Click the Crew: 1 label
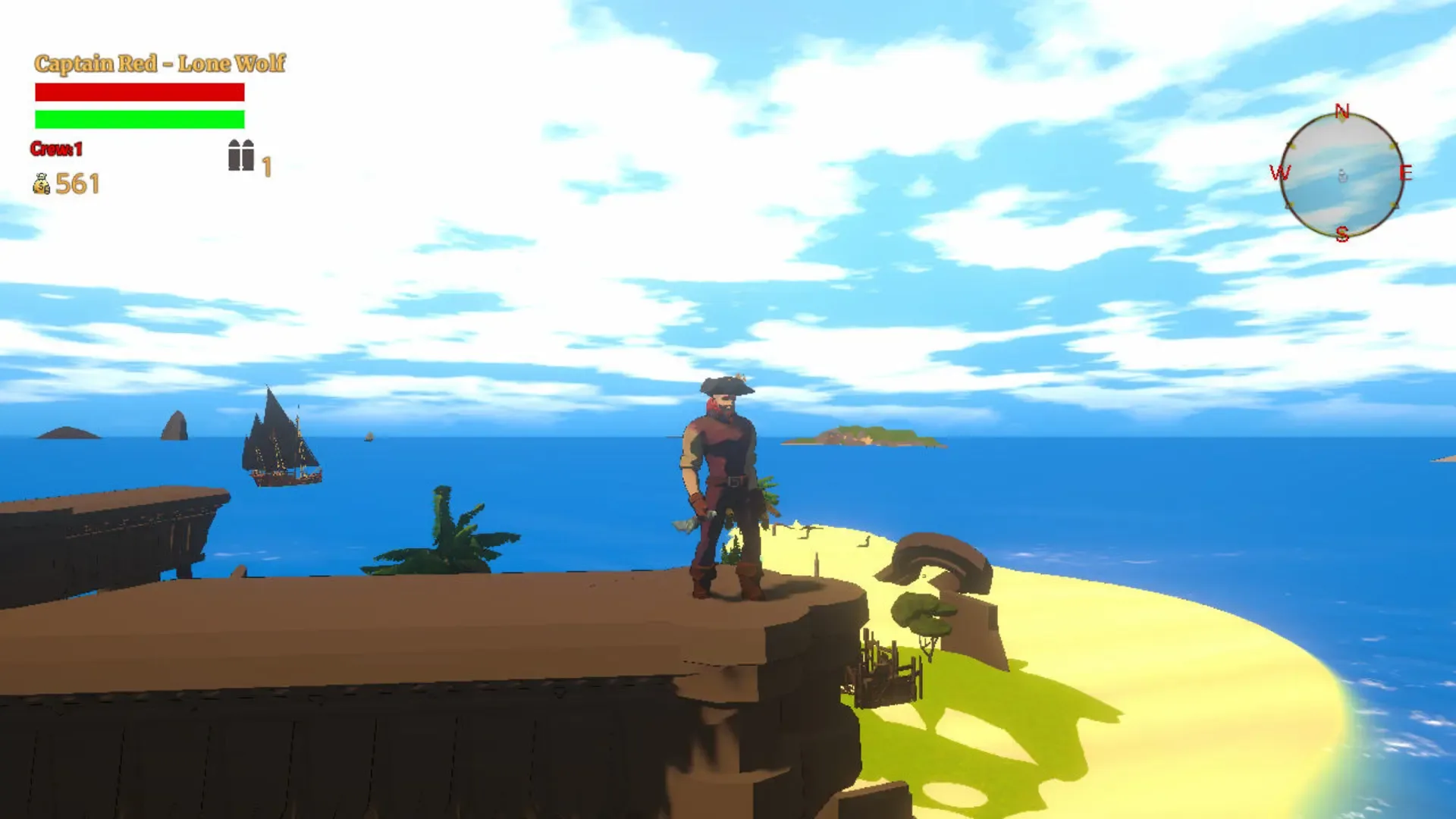This screenshot has height=819, width=1456. pos(55,149)
